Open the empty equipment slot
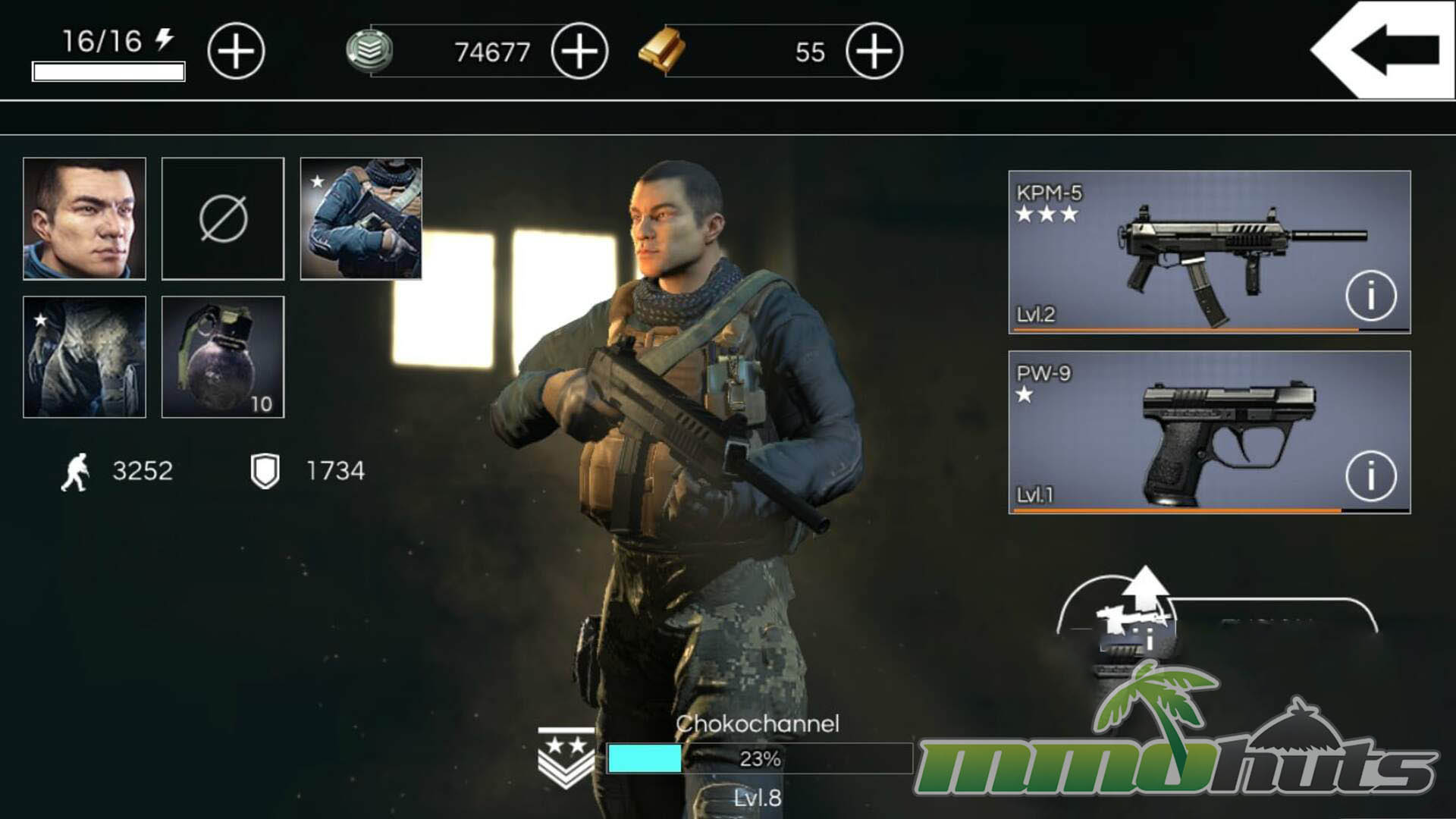 coord(223,218)
